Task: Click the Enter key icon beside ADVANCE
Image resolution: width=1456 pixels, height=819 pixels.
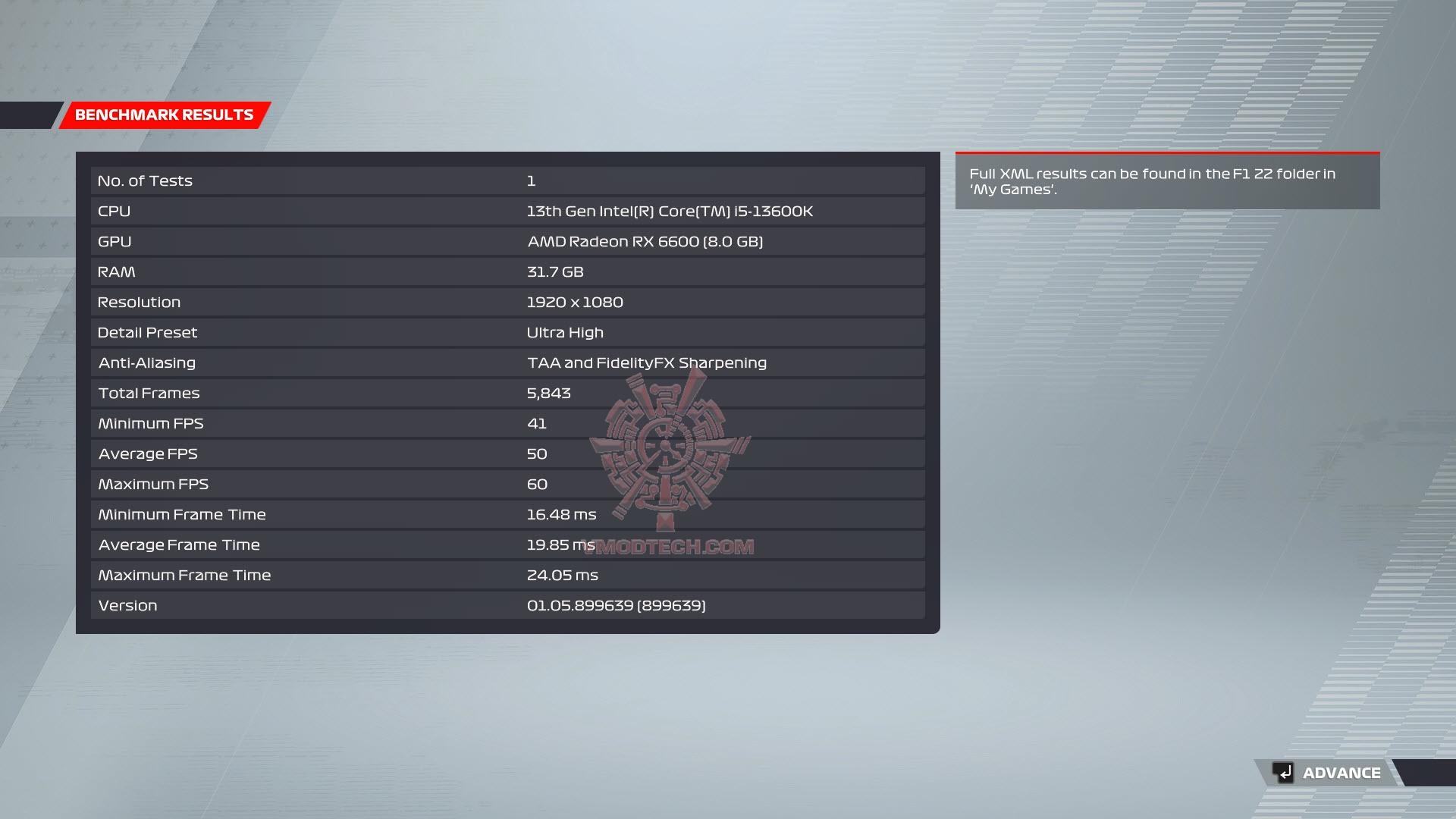Action: 1282,773
